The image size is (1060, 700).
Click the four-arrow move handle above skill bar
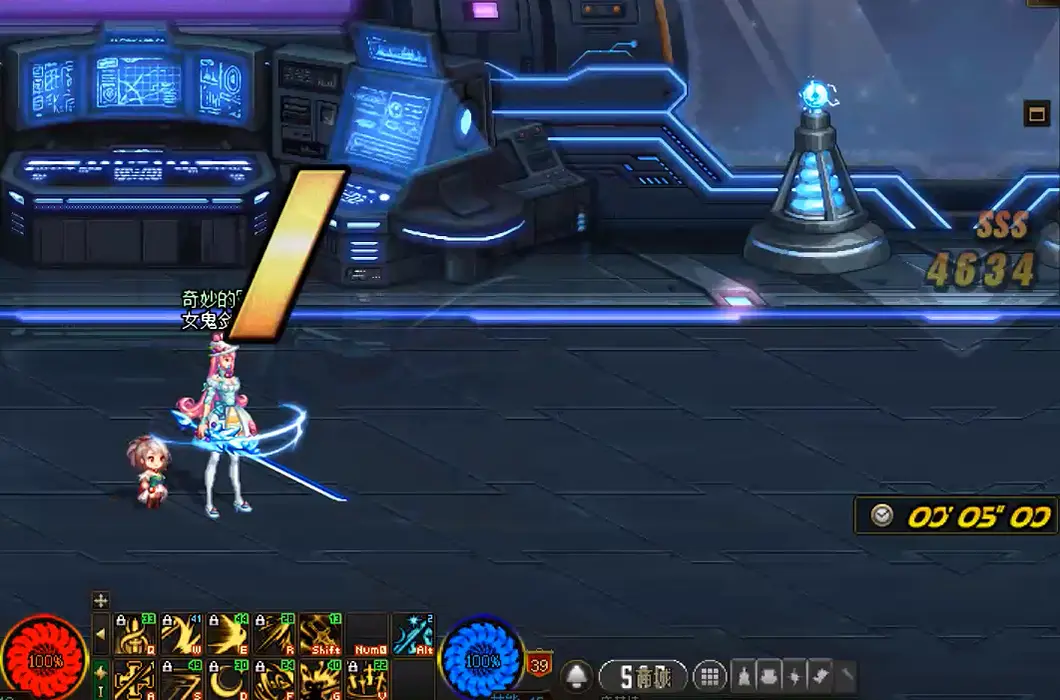tap(100, 600)
